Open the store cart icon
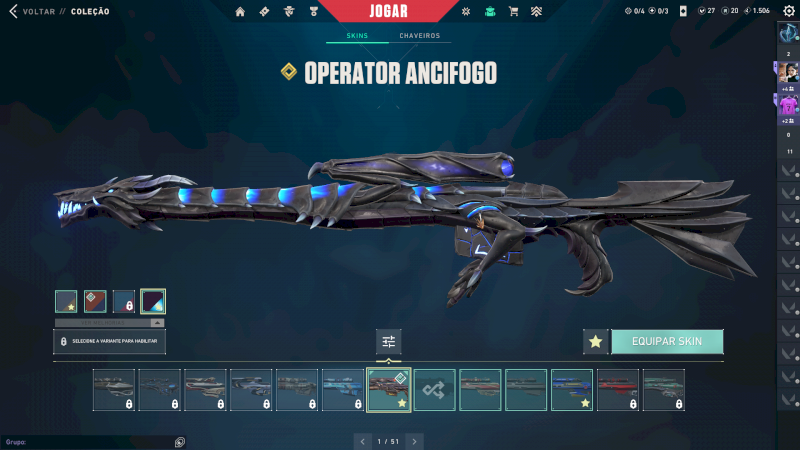The image size is (800, 450). (x=513, y=11)
